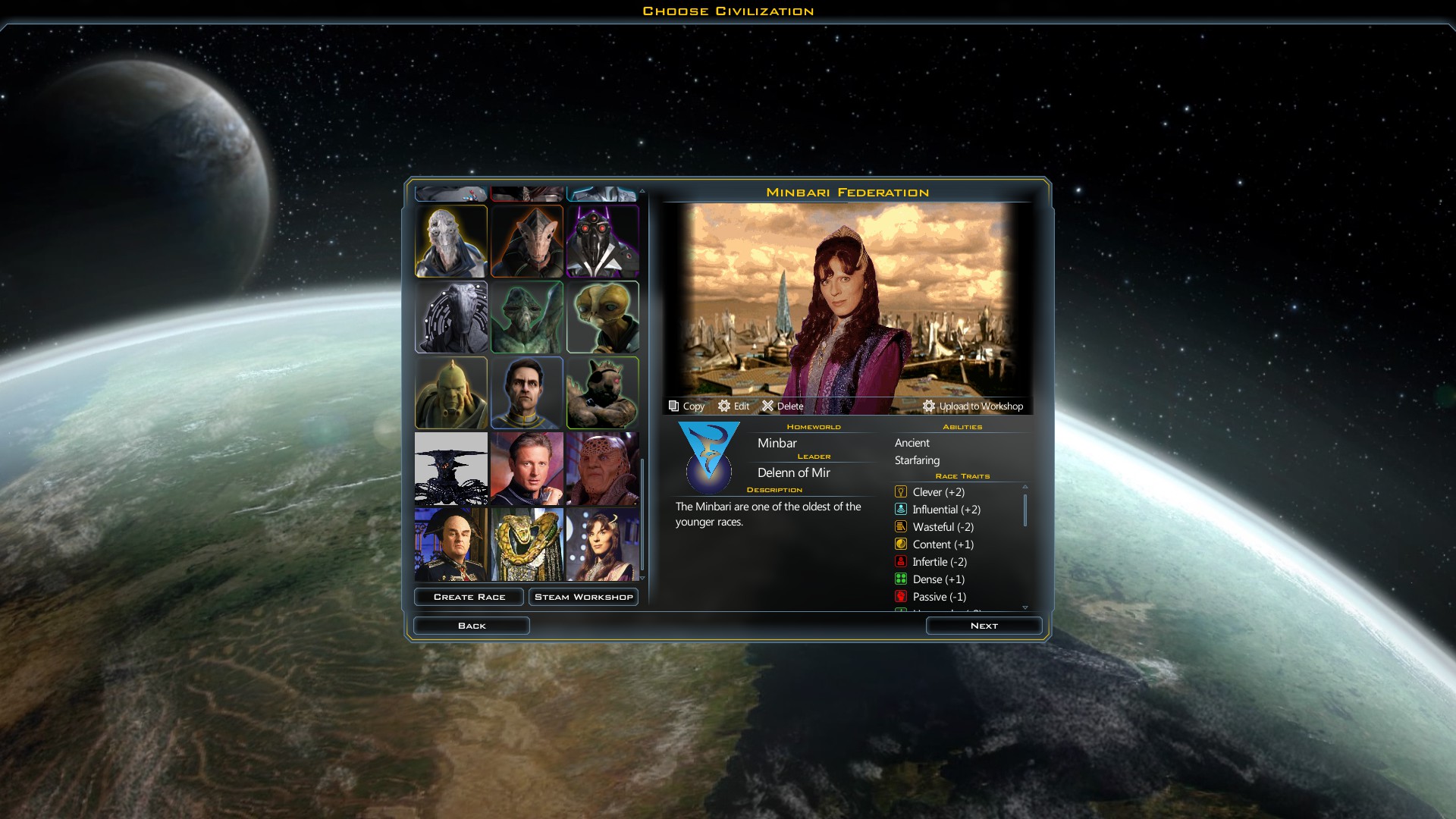This screenshot has height=819, width=1456.
Task: Delete the selected civilization
Action: (x=782, y=406)
